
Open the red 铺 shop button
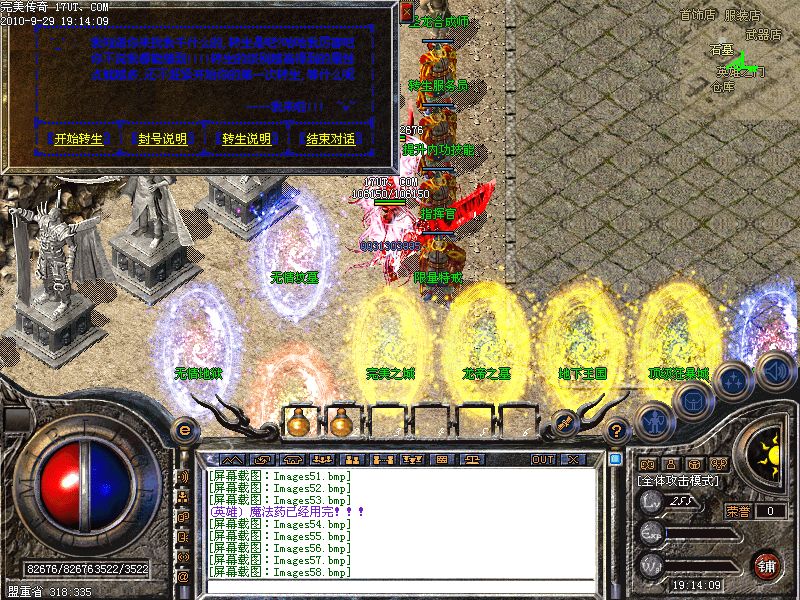(x=766, y=565)
